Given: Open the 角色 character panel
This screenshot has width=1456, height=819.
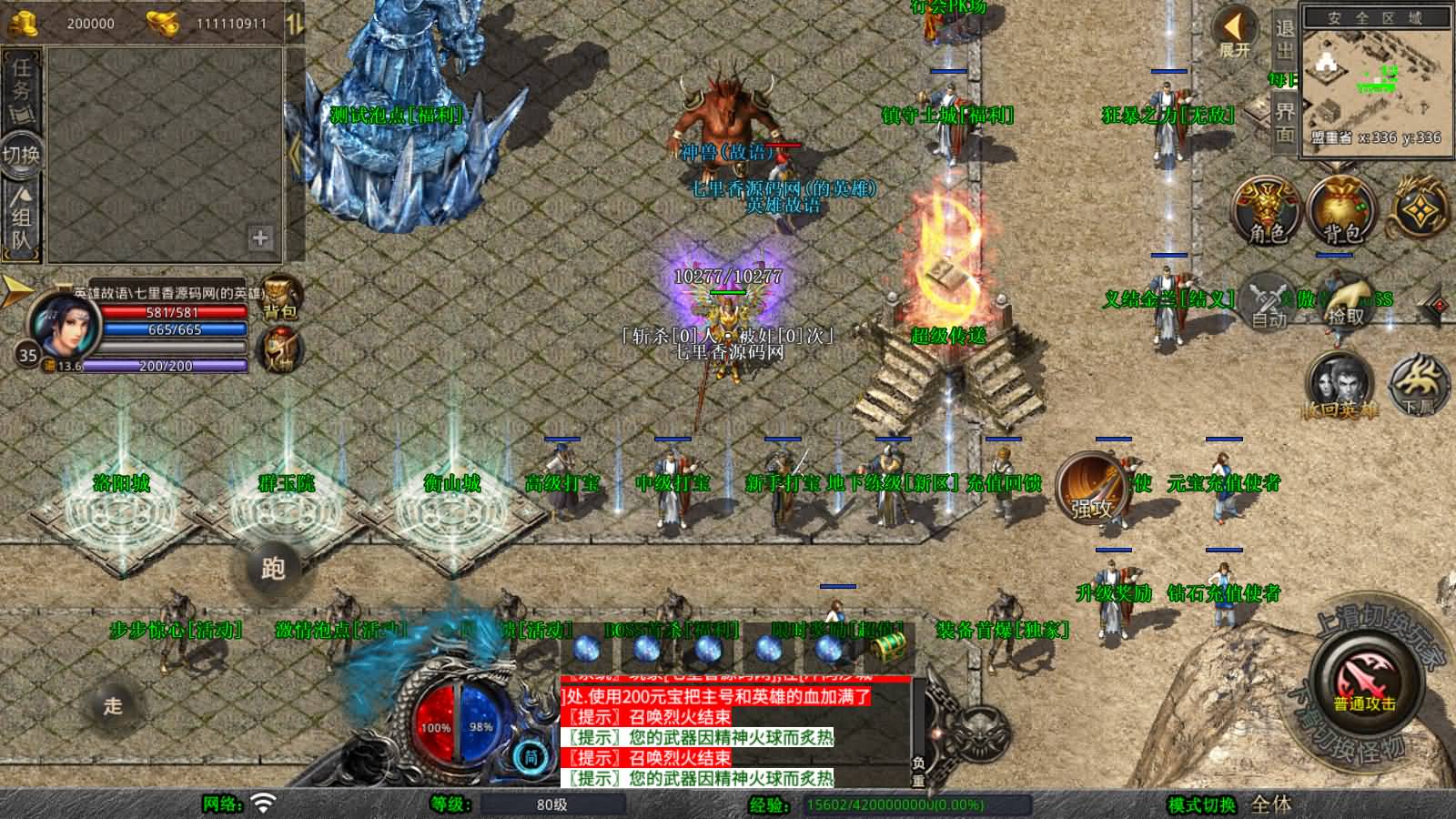Looking at the screenshot, I should point(1266,210).
